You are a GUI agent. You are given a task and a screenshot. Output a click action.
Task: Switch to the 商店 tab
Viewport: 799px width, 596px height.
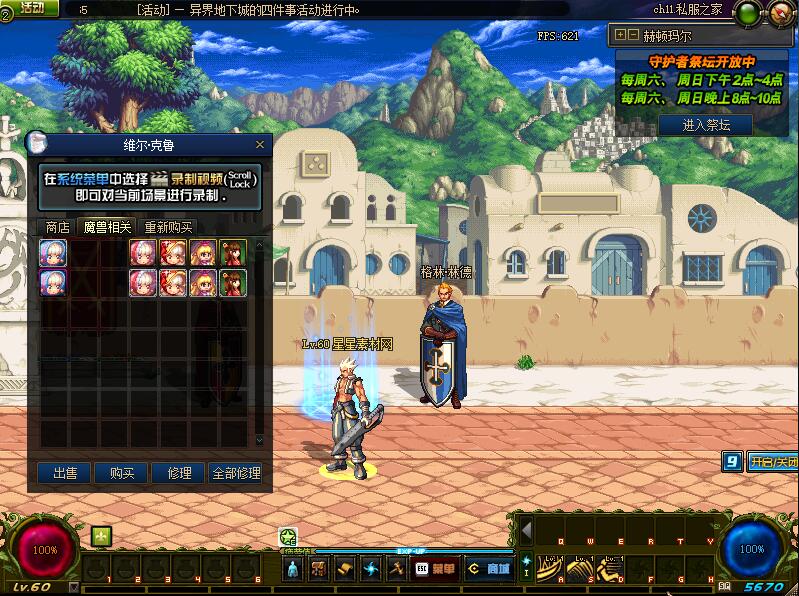(x=58, y=227)
